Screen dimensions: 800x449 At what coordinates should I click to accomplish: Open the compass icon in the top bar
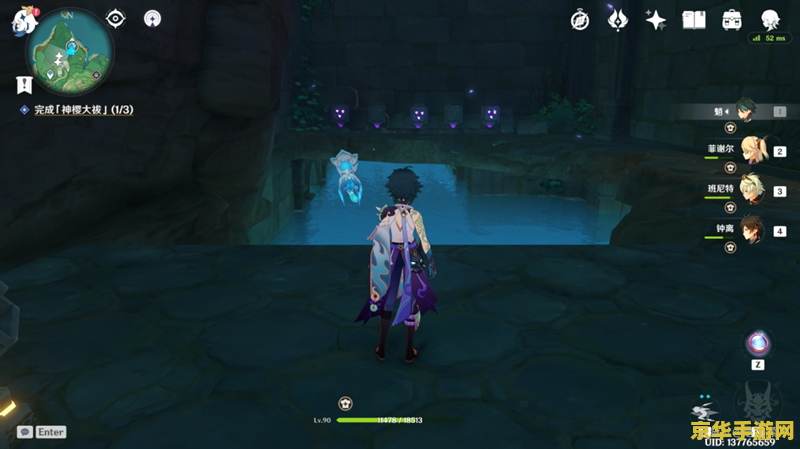[x=580, y=20]
